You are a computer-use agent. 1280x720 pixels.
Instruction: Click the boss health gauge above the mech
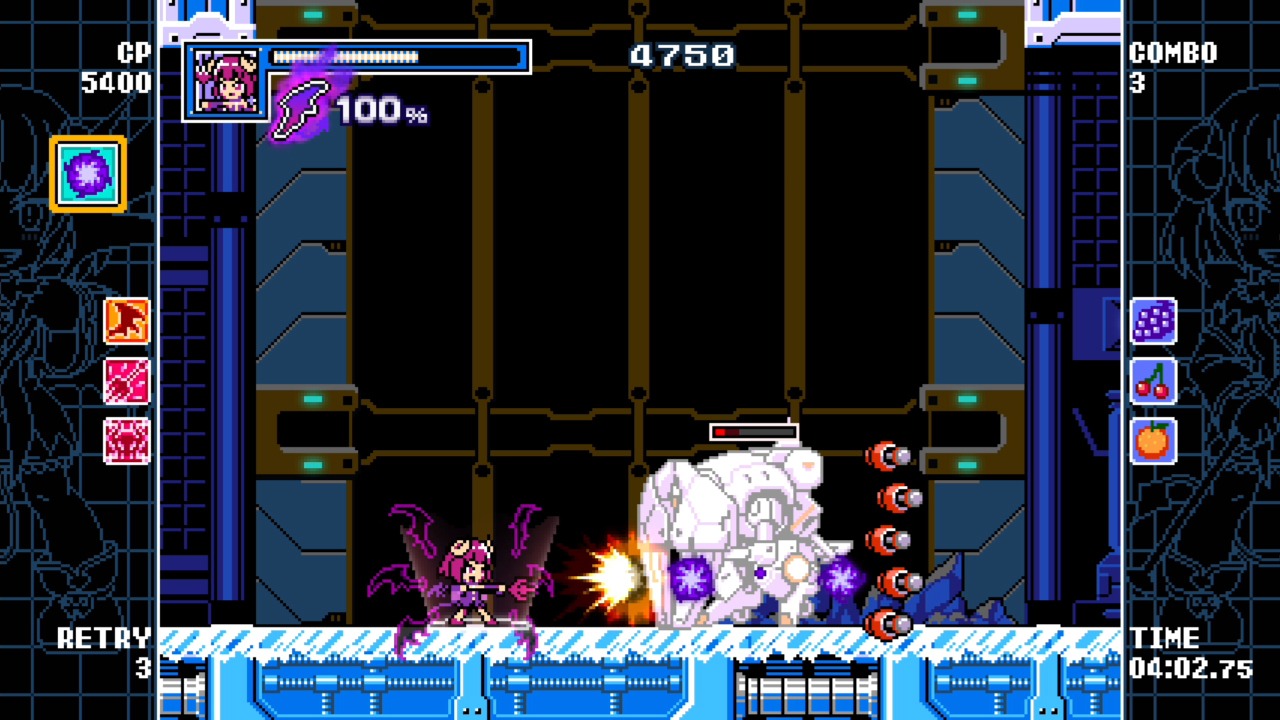click(752, 430)
